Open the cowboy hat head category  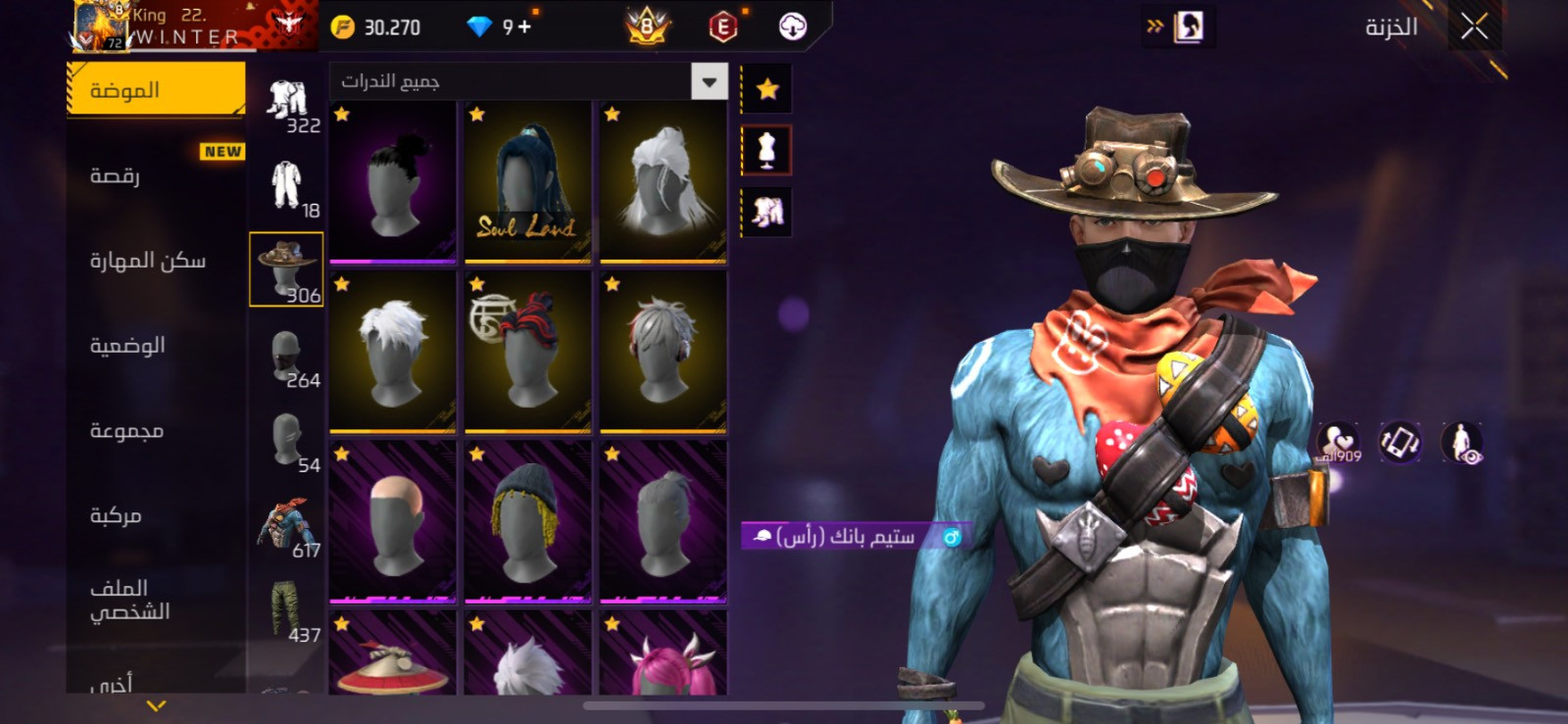pos(286,269)
